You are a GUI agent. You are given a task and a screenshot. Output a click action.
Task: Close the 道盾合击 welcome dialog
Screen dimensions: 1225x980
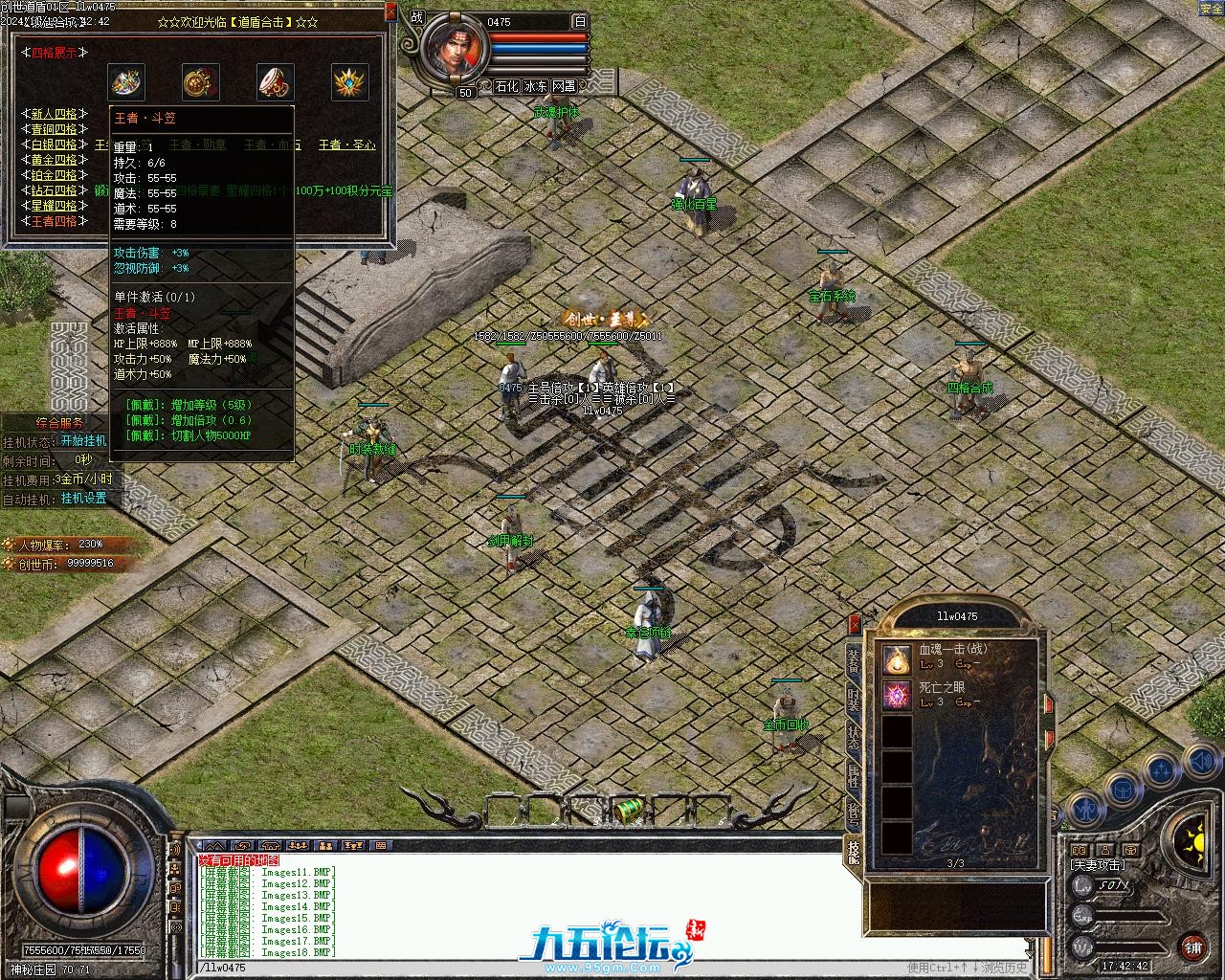pyautogui.click(x=390, y=11)
